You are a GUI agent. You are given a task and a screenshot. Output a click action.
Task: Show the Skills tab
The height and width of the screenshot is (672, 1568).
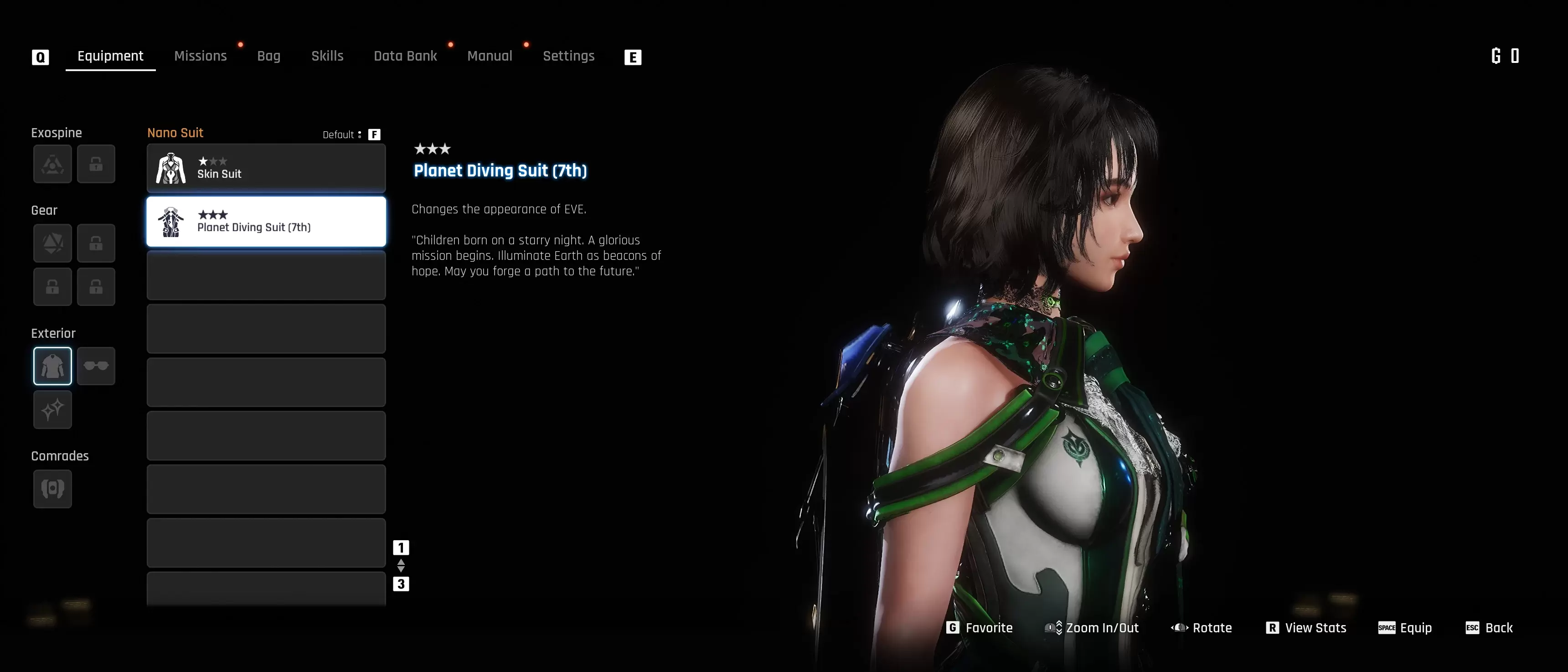[327, 56]
